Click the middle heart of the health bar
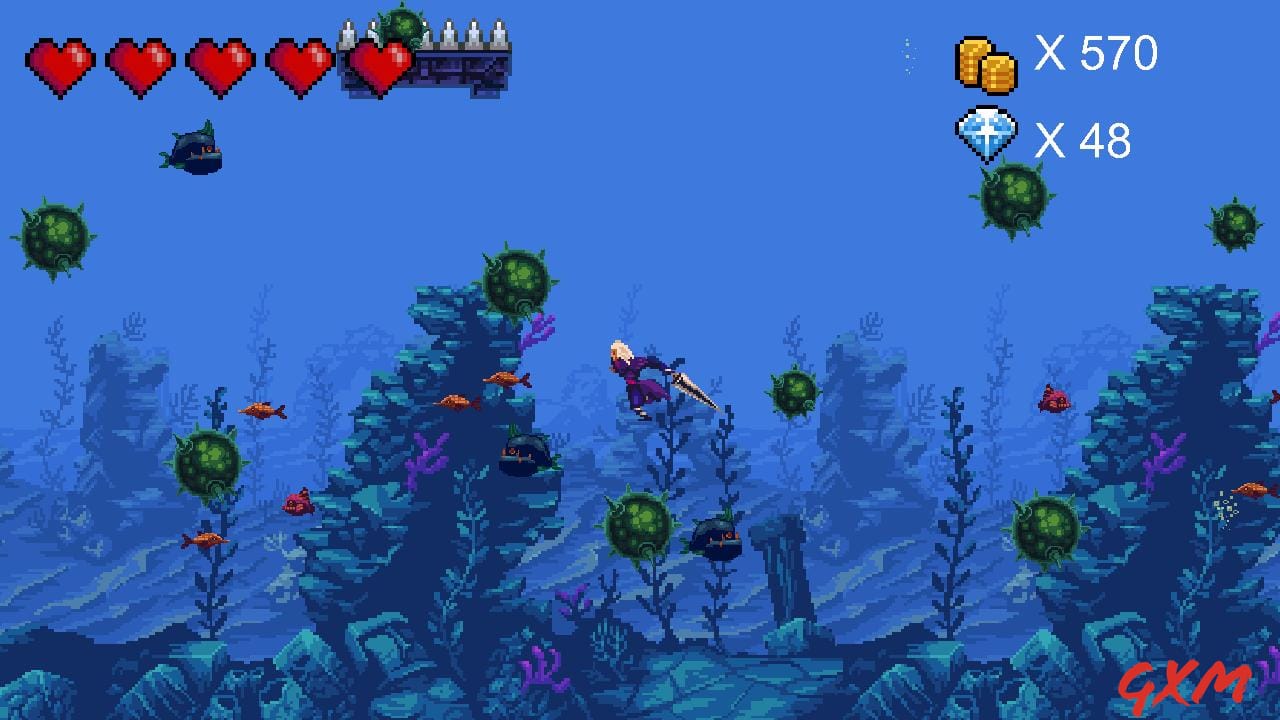The height and width of the screenshot is (720, 1280). point(220,62)
